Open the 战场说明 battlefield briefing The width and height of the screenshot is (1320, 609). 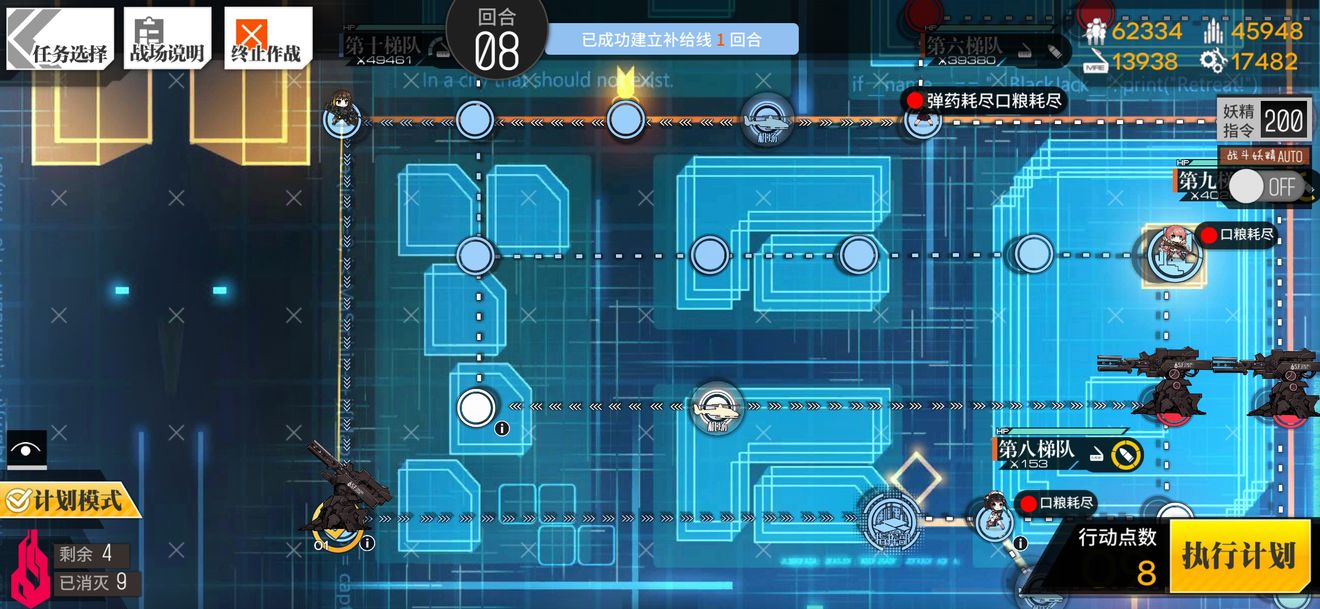pos(167,40)
